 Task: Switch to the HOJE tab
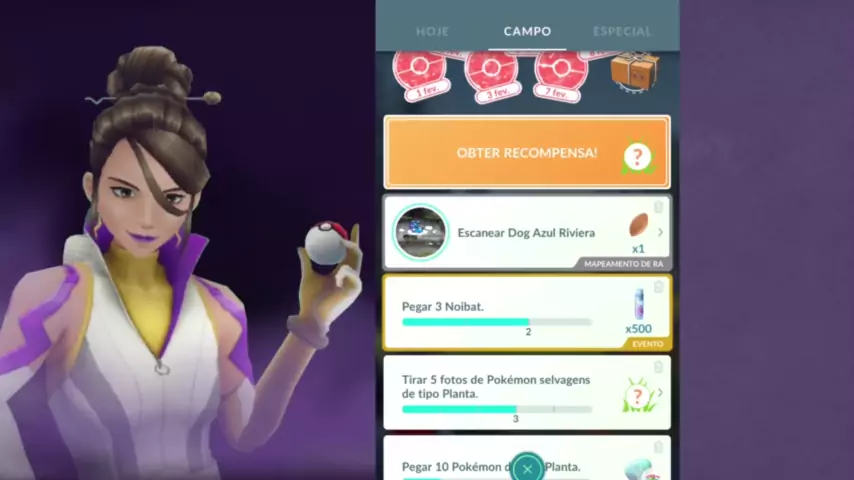click(432, 31)
